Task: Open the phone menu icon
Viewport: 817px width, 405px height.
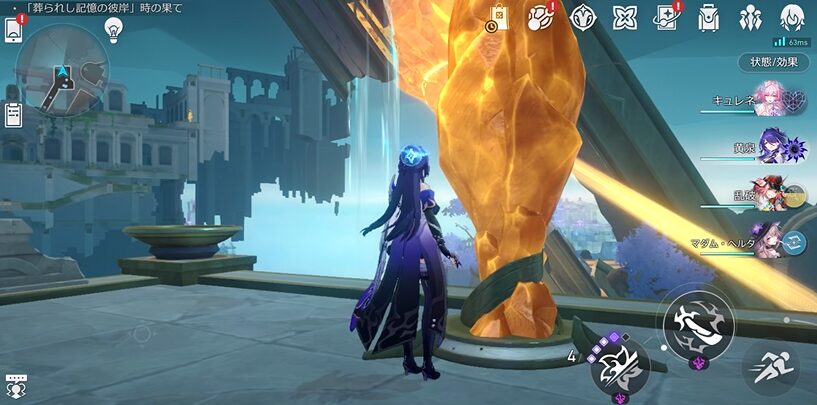Action: pyautogui.click(x=14, y=30)
